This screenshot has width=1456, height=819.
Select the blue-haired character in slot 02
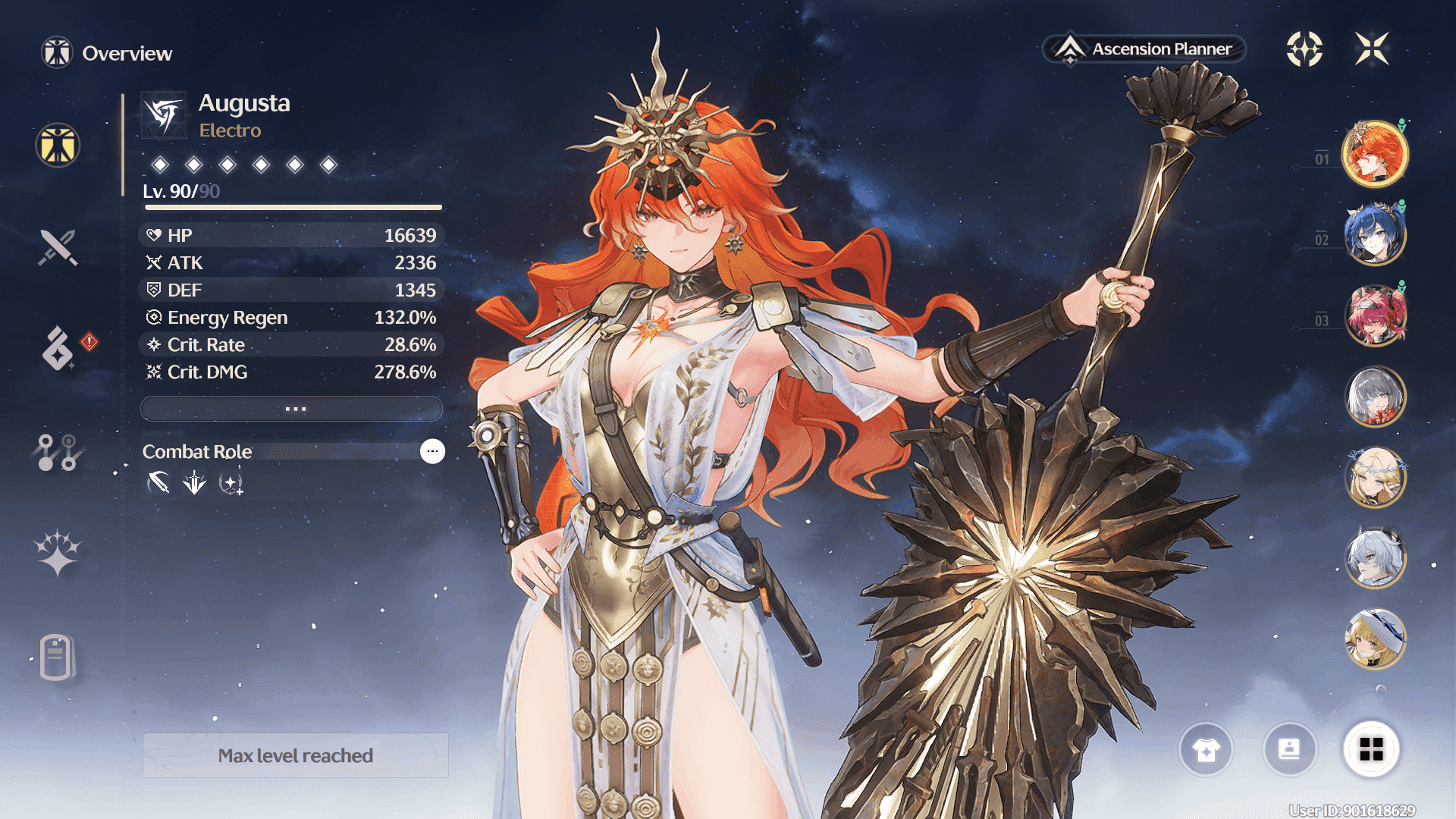(x=1374, y=234)
